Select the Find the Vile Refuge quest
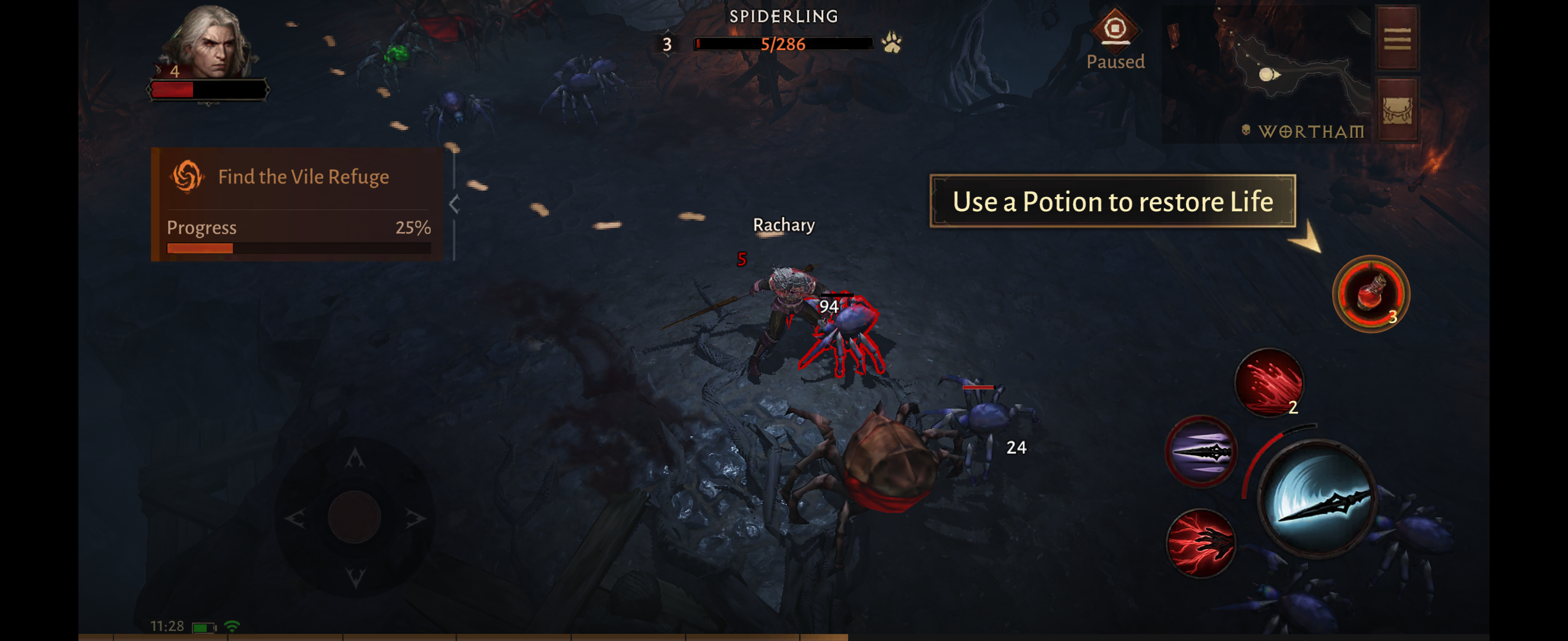1568x641 pixels. (302, 177)
